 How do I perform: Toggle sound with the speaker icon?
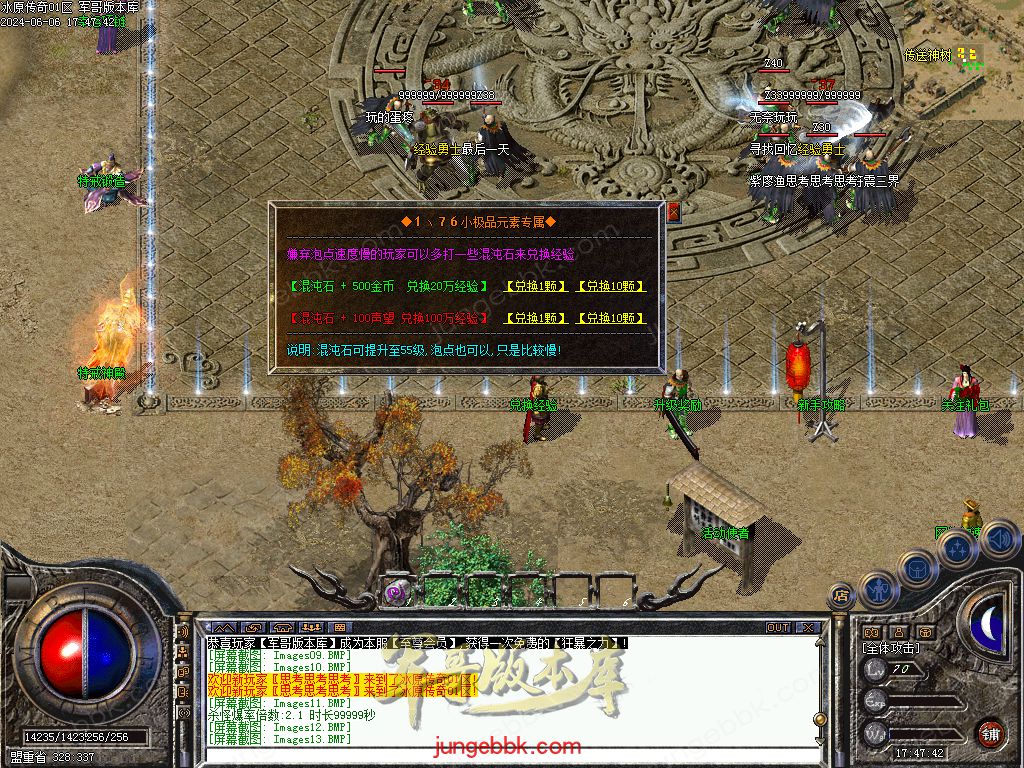pos(1000,539)
